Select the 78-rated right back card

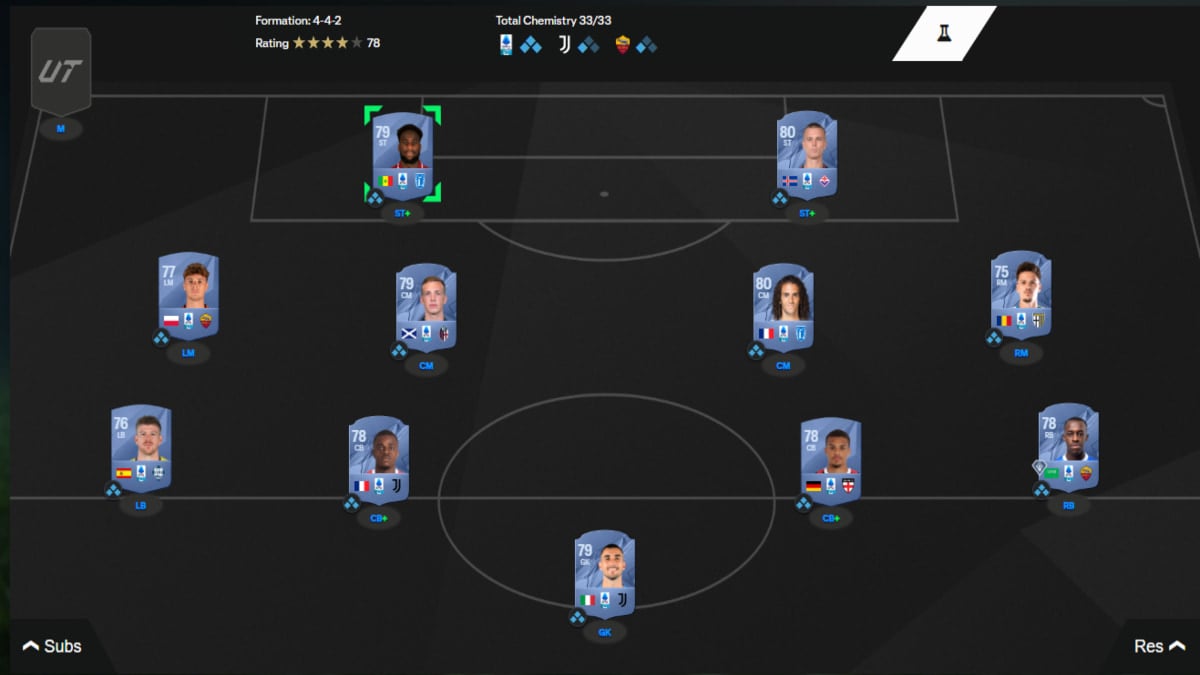pos(1068,447)
